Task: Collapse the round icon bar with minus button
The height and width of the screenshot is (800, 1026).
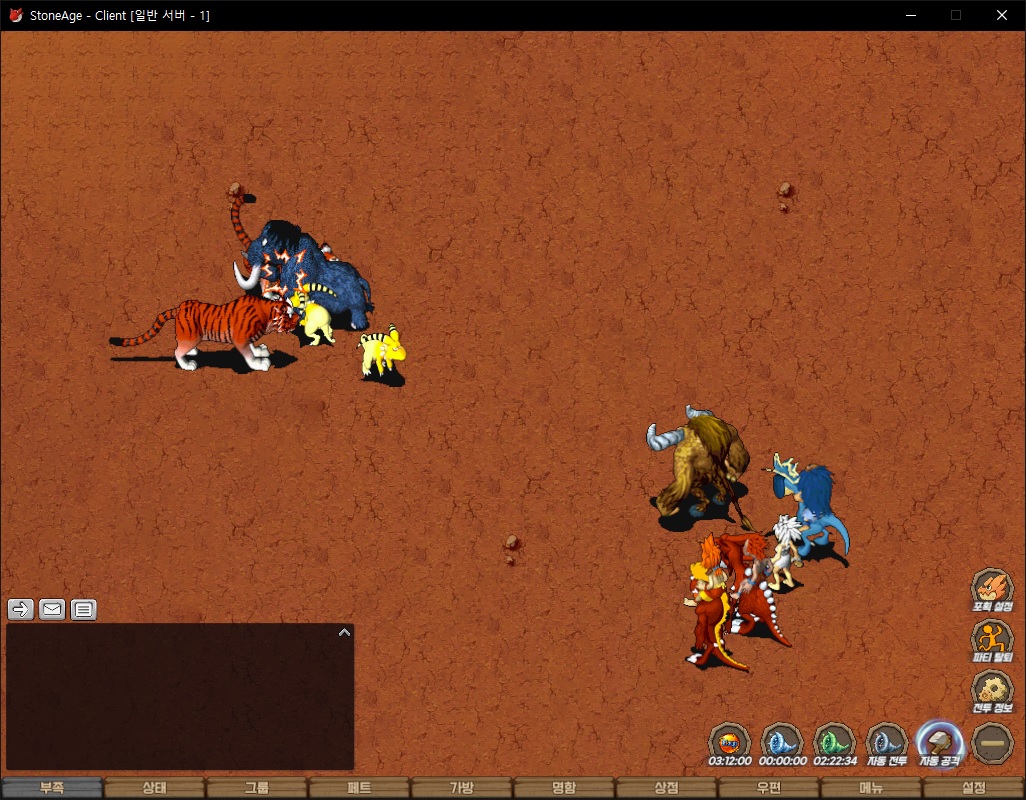Action: click(992, 743)
